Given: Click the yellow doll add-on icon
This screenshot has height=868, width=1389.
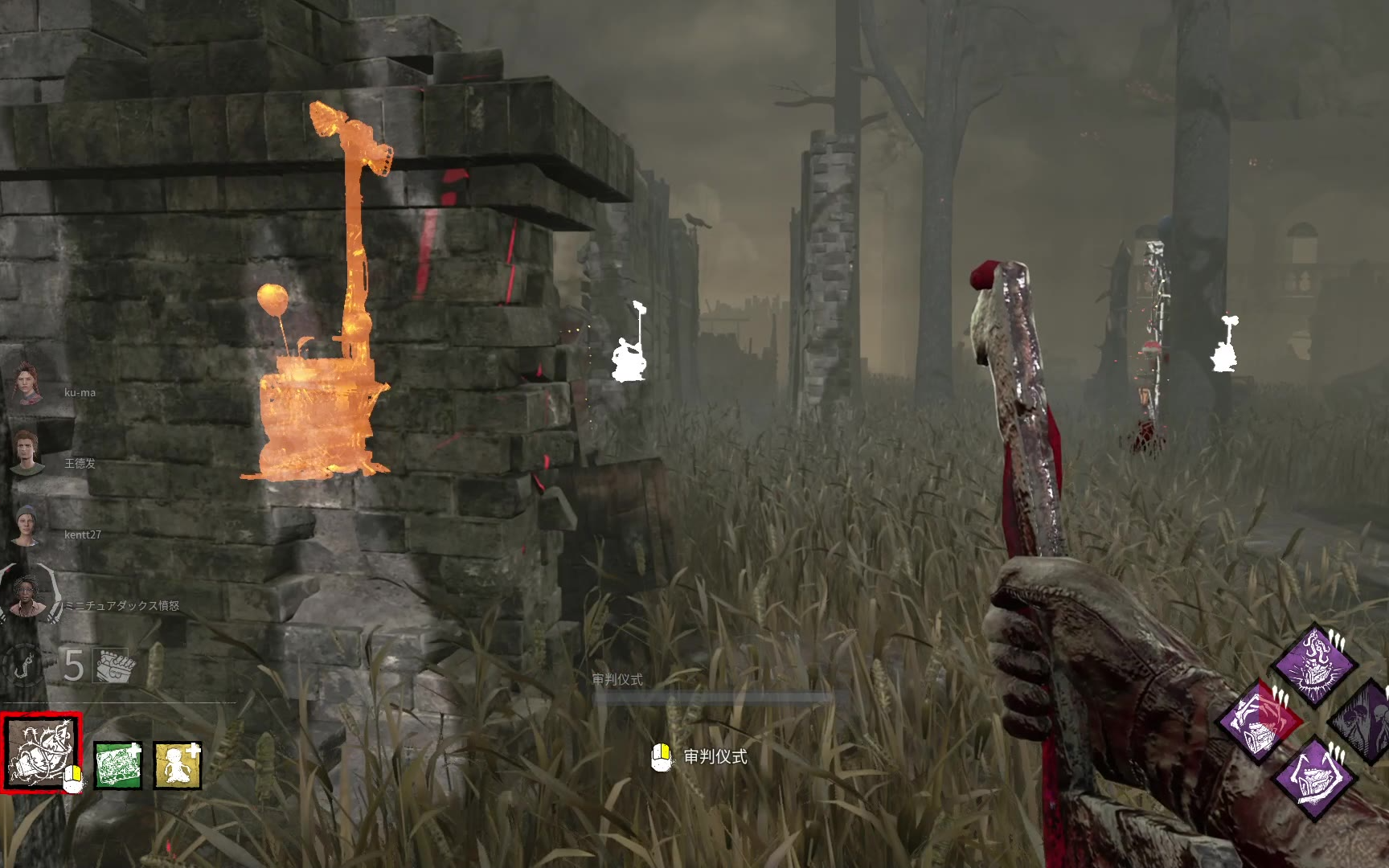Looking at the screenshot, I should [177, 764].
